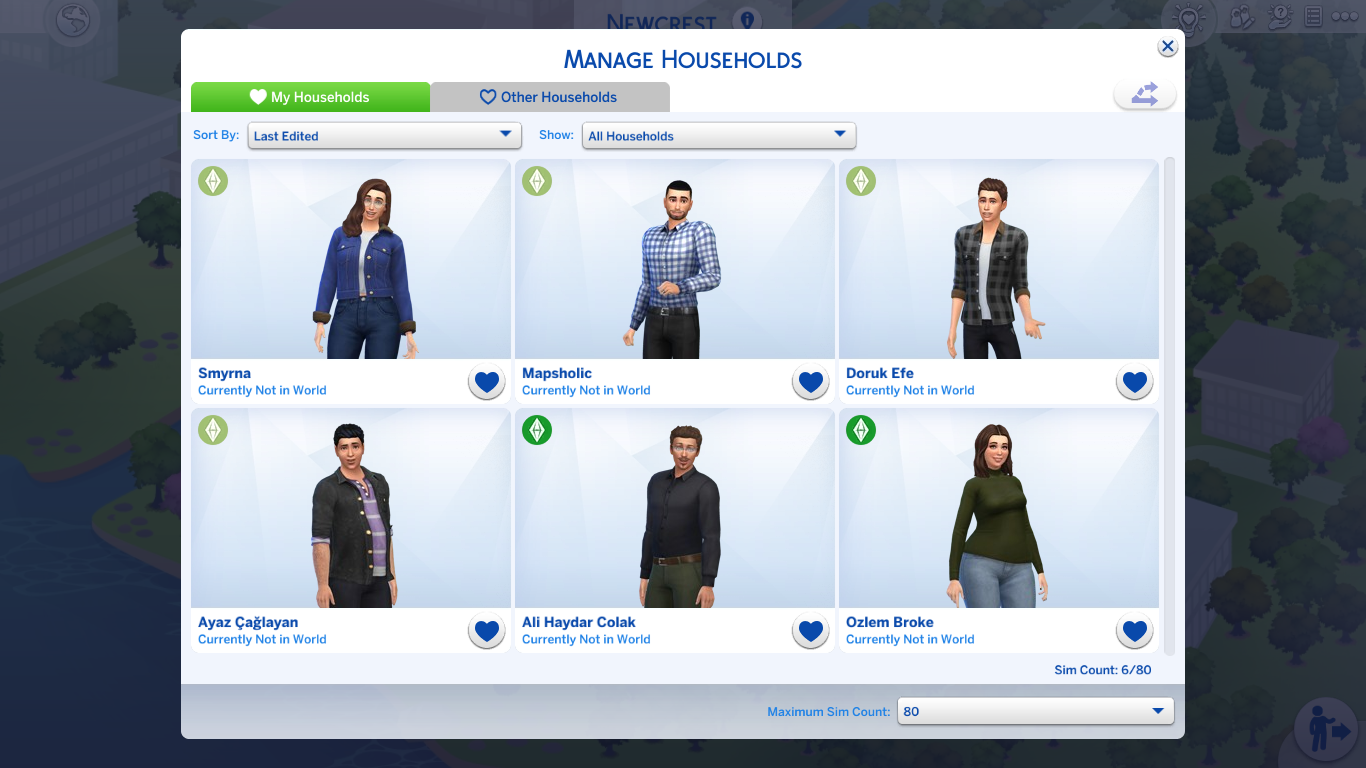Toggle the heart favorite on Mapsholic household
Screen dimensions: 1366x768
810,381
